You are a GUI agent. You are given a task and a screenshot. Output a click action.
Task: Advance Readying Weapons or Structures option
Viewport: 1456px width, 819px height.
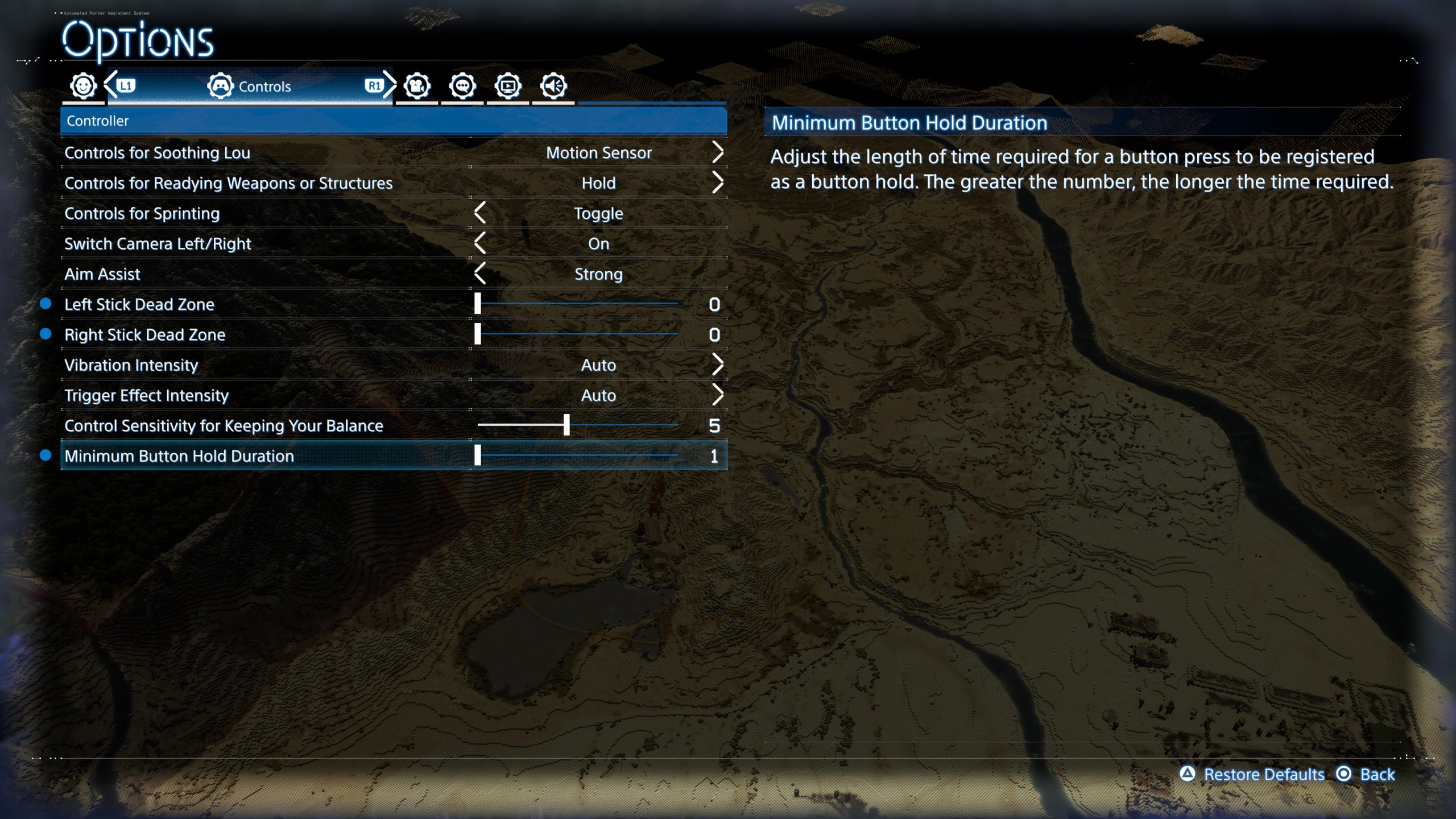[x=717, y=183]
